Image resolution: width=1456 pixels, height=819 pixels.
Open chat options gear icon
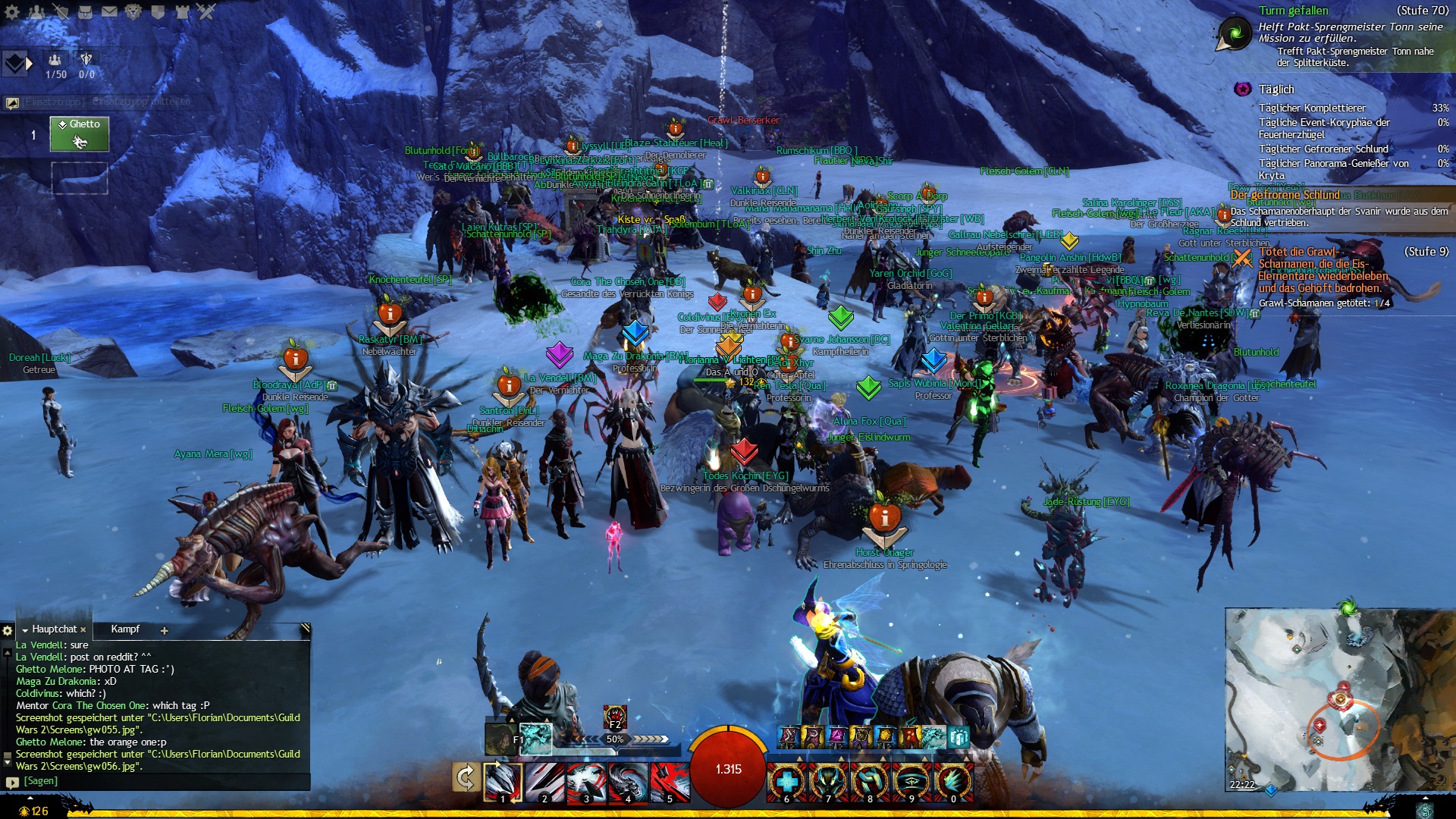point(8,630)
